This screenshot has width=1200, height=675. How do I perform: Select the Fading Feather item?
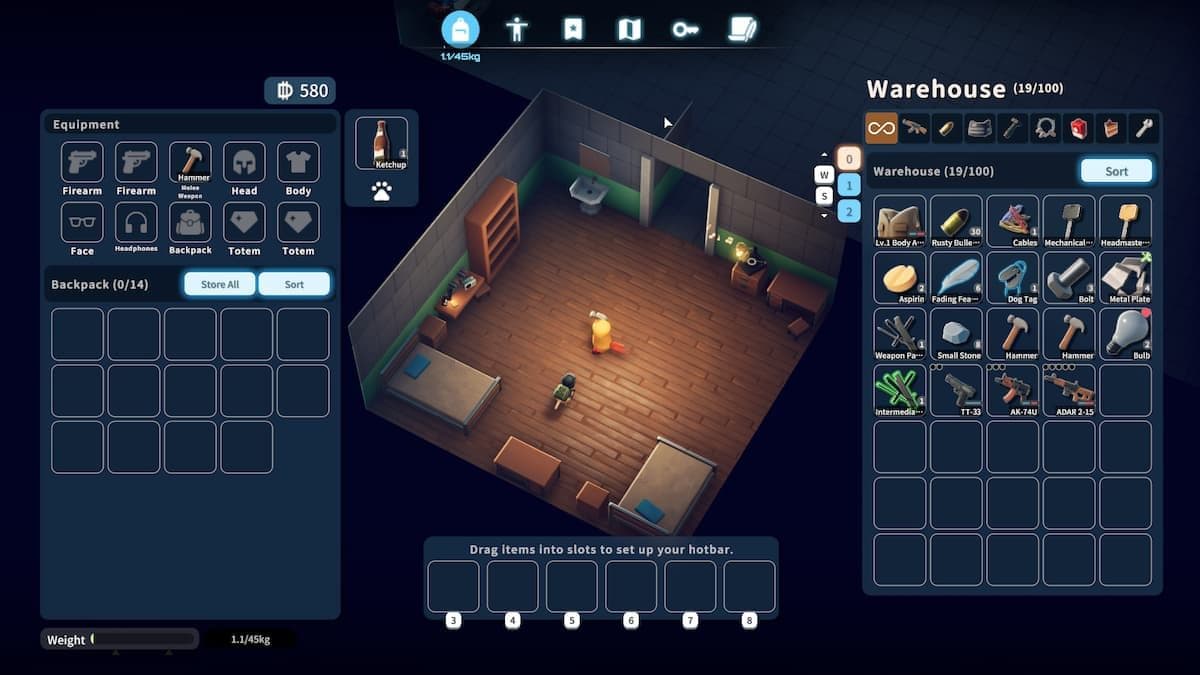tap(956, 277)
